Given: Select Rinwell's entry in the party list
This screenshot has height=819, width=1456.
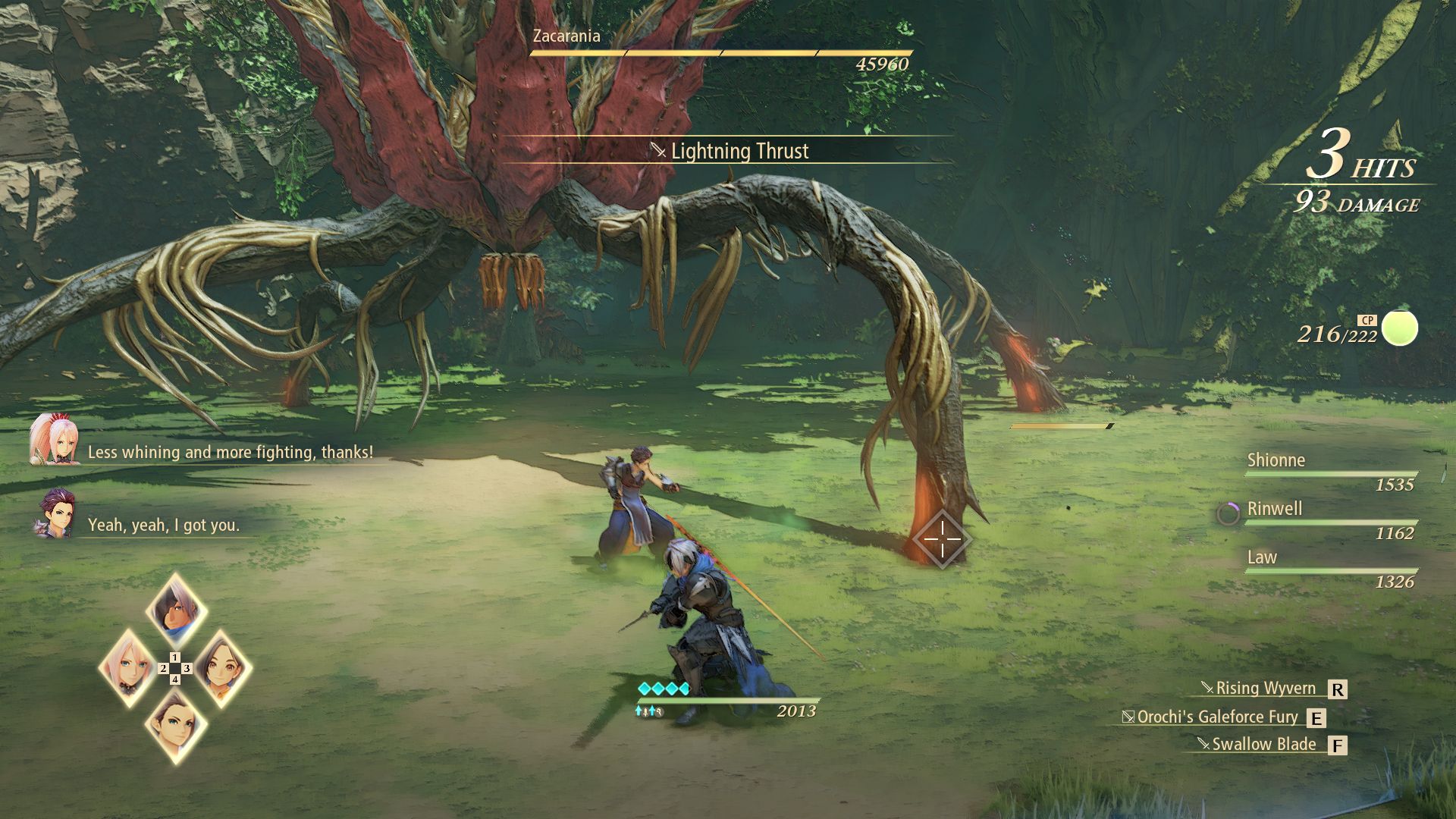Looking at the screenshot, I should 1275,509.
